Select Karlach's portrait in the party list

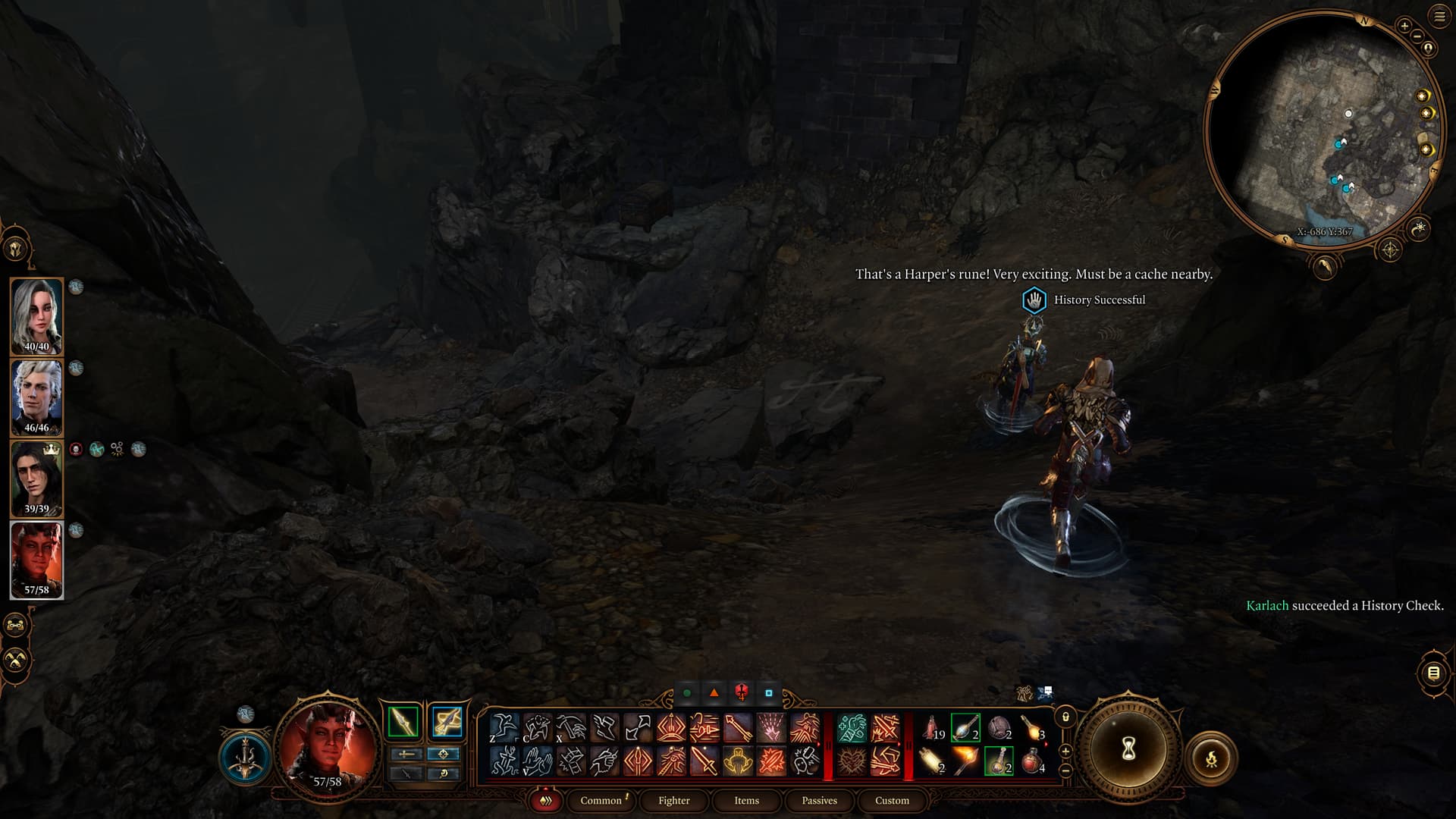point(36,560)
